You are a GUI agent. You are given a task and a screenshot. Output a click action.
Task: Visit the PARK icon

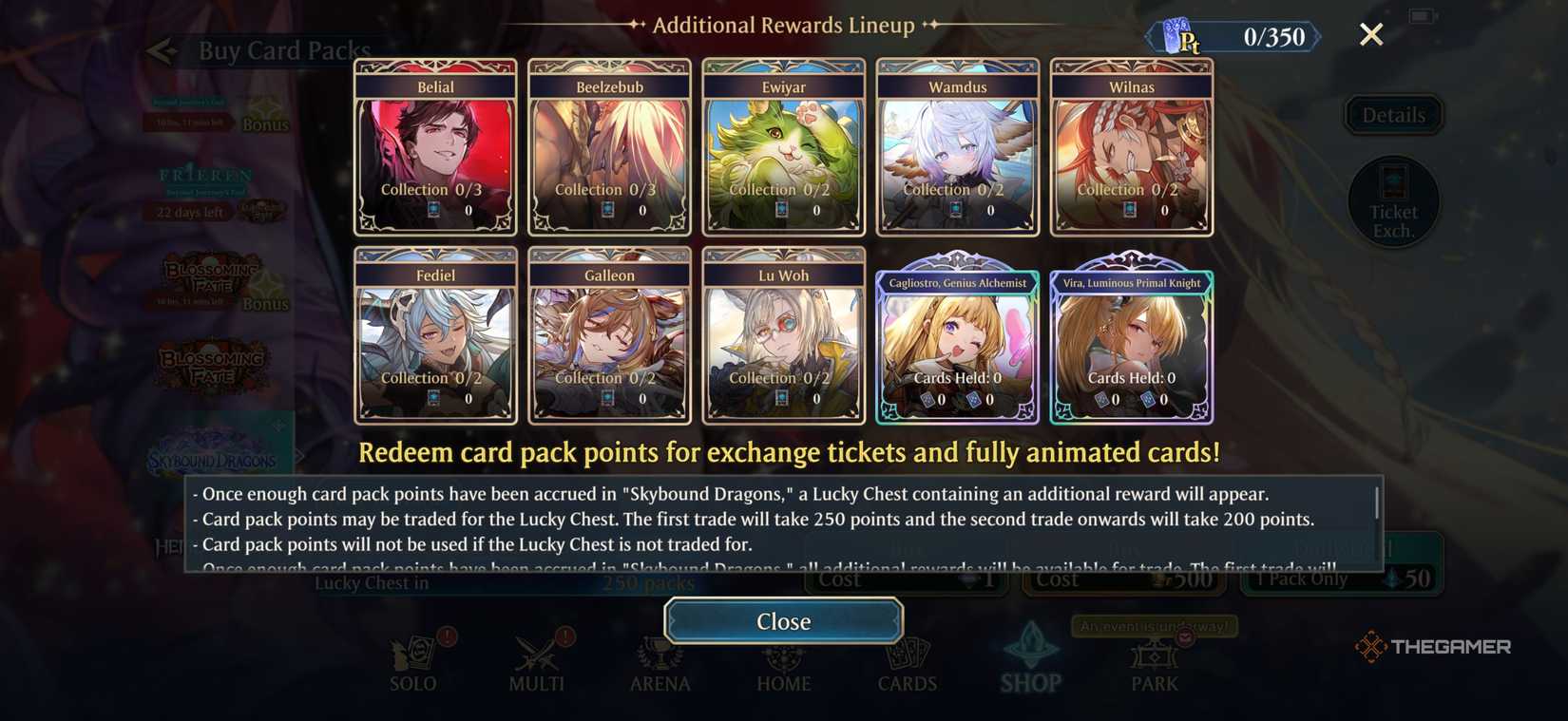point(1153,658)
